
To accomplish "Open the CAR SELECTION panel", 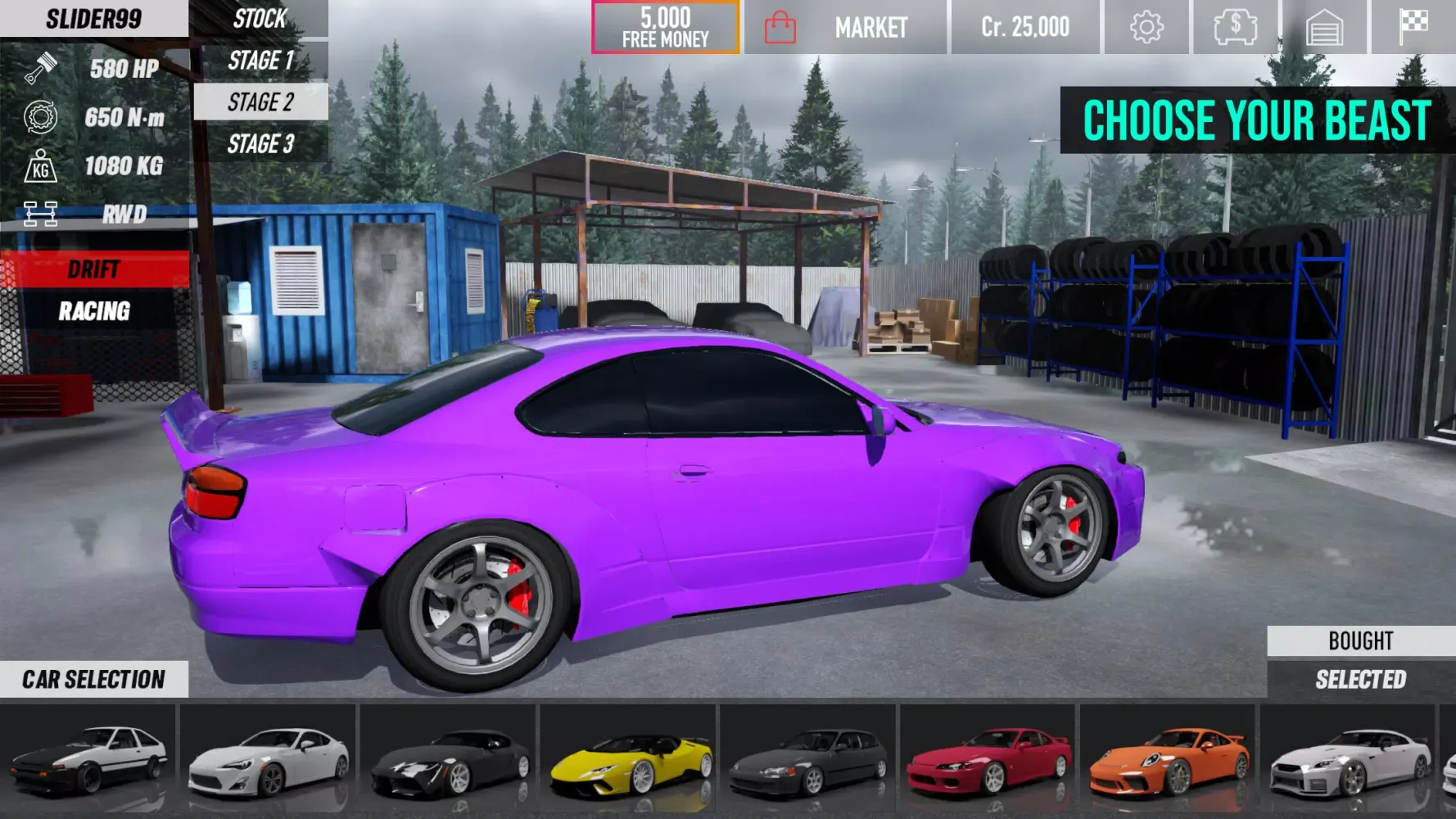I will point(94,679).
